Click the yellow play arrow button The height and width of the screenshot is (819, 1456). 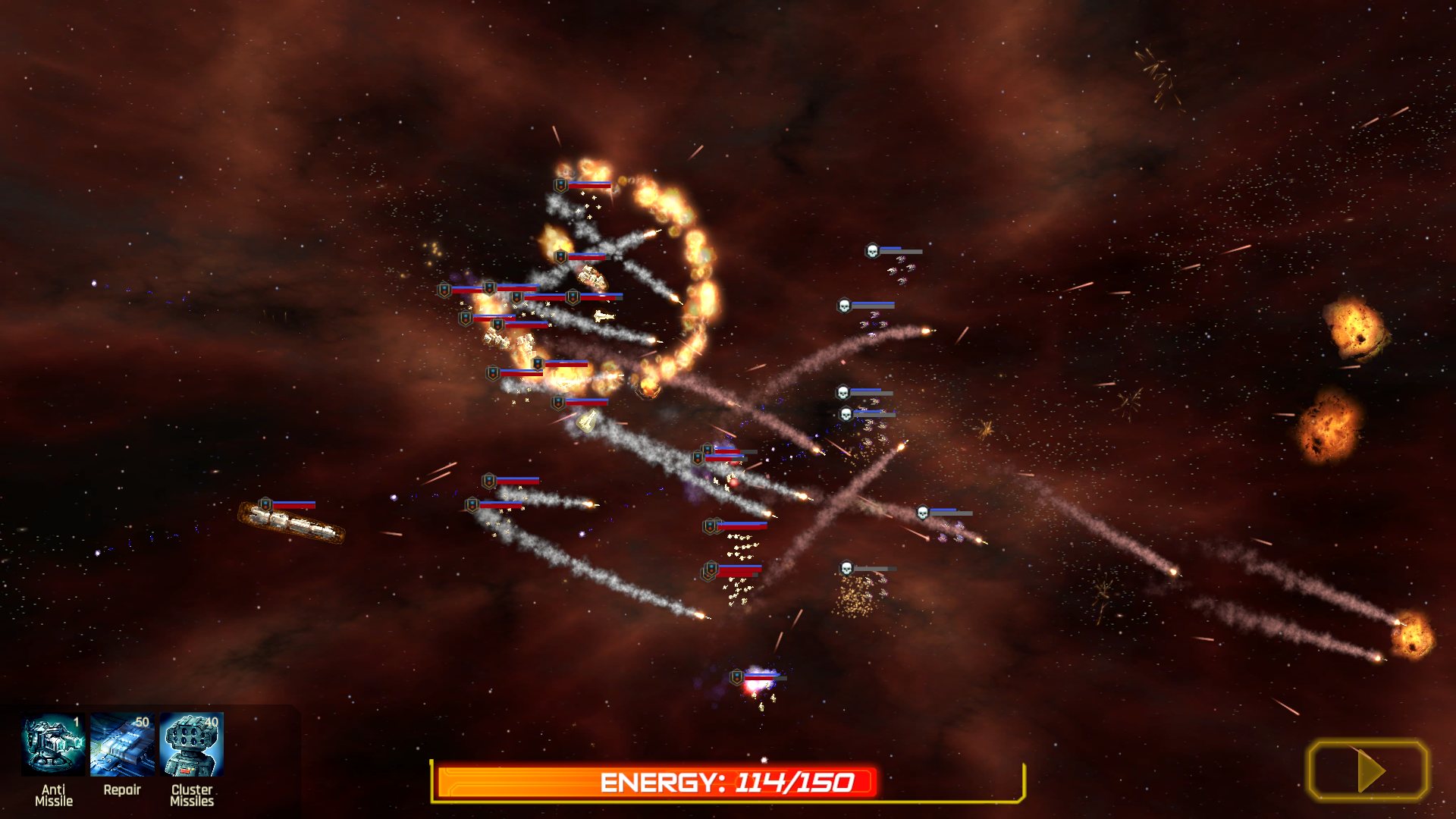1368,770
